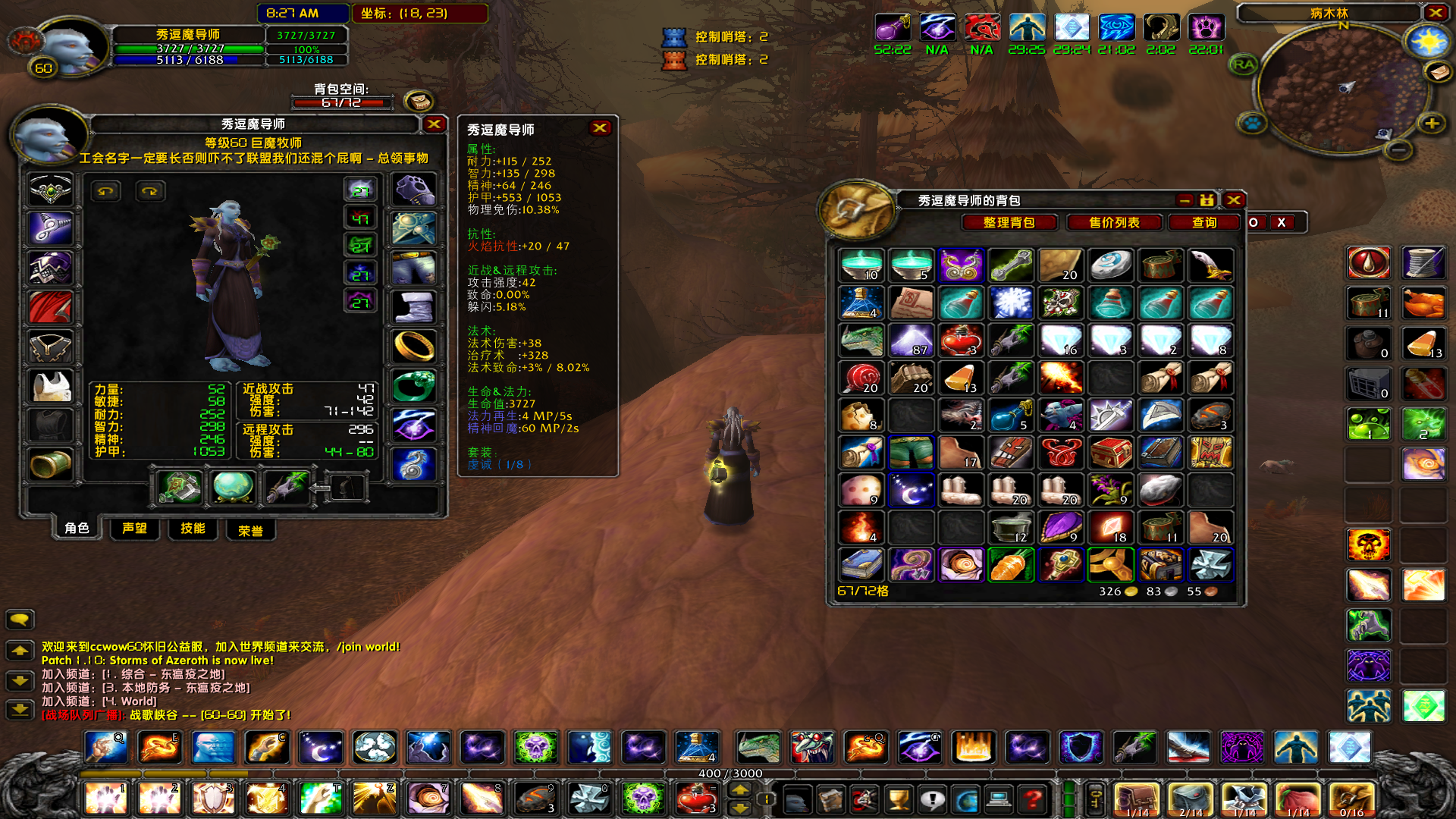Image resolution: width=1456 pixels, height=819 pixels.
Task: Open the quest log exclamation bubble icon
Action: tap(934, 799)
